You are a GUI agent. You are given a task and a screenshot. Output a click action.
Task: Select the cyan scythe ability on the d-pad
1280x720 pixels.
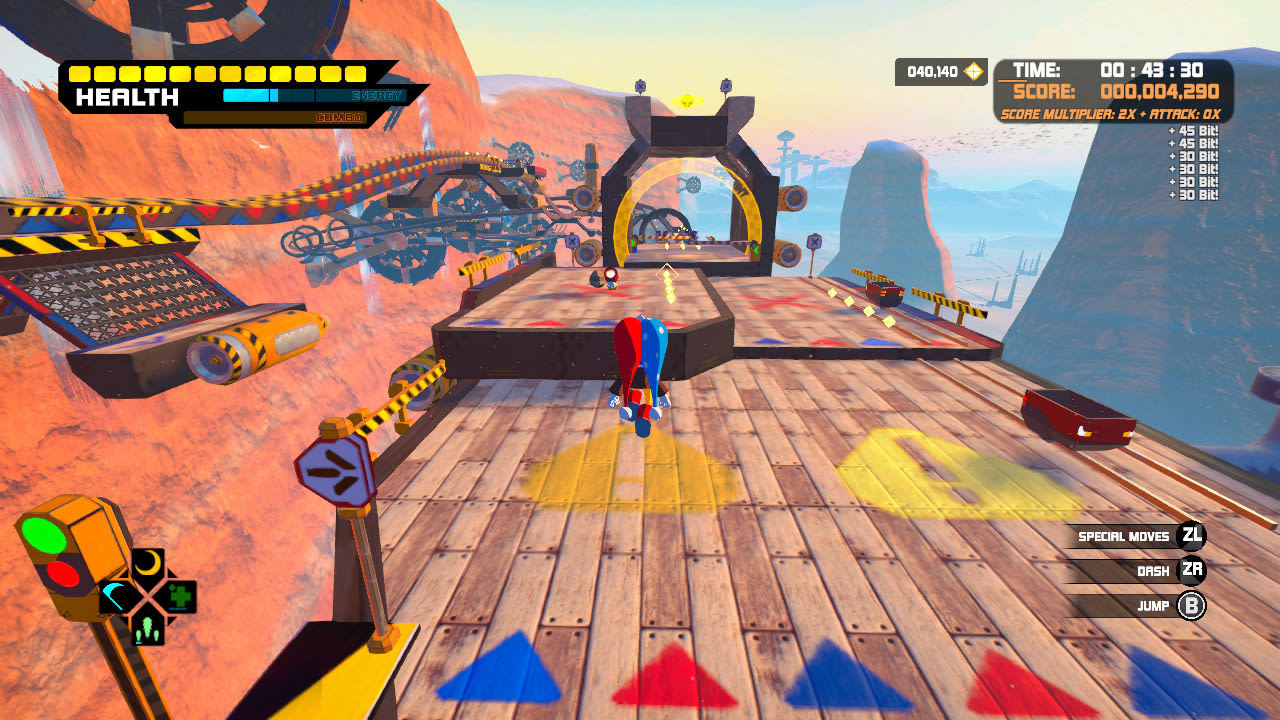[113, 596]
